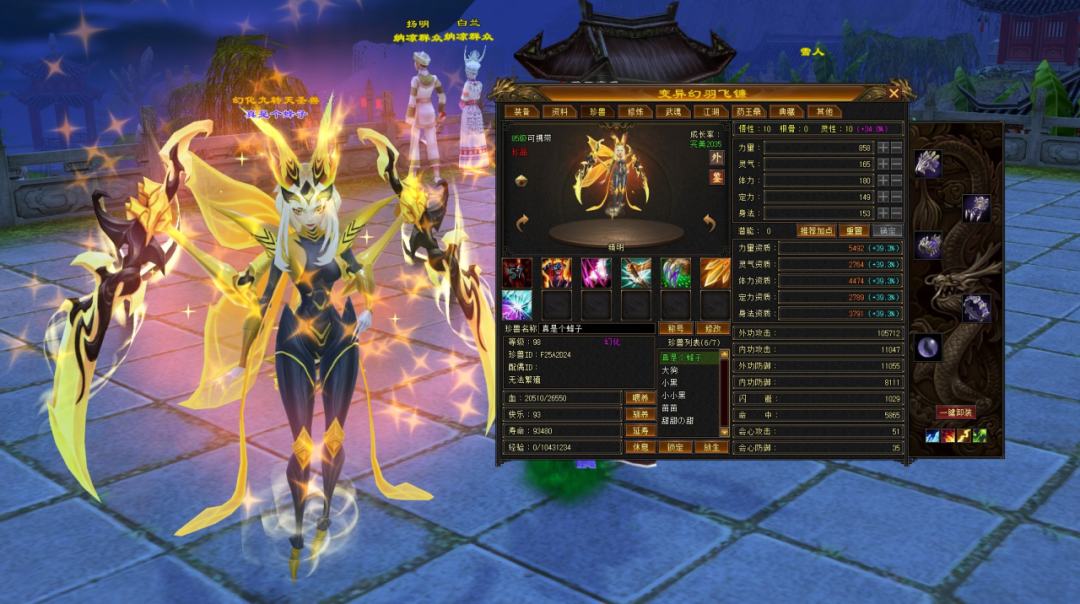
Task: Feed the pet with 喂养 button
Action: pyautogui.click(x=638, y=398)
